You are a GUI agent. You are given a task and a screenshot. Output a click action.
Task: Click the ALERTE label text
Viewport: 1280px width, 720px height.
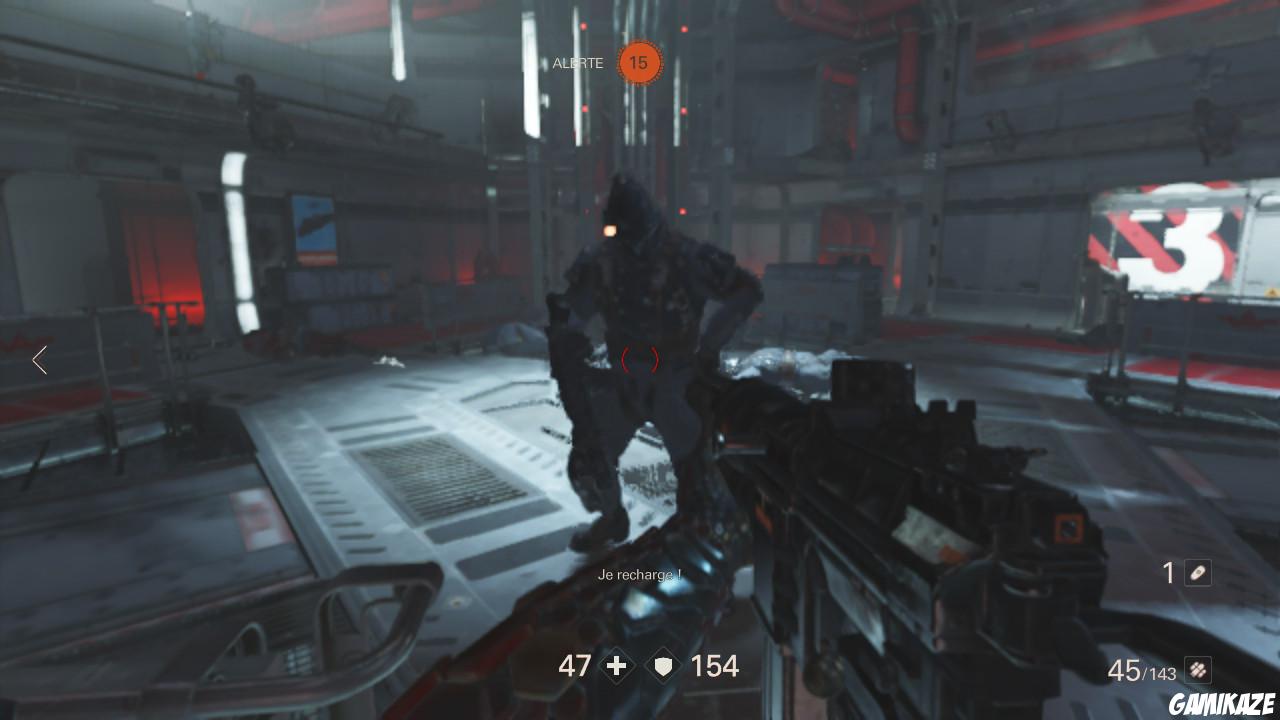click(x=577, y=63)
